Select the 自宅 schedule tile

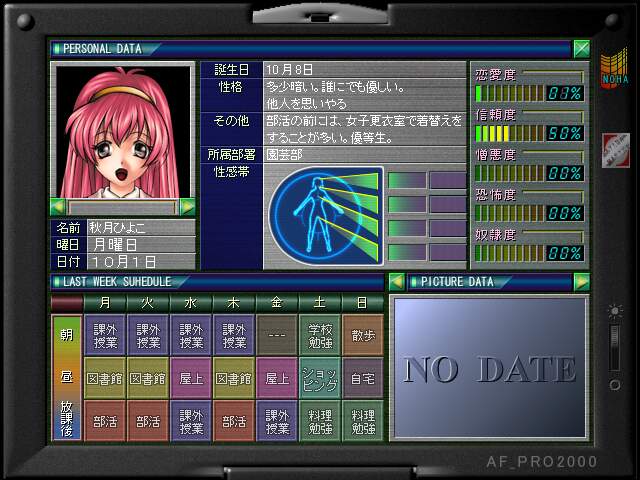362,378
